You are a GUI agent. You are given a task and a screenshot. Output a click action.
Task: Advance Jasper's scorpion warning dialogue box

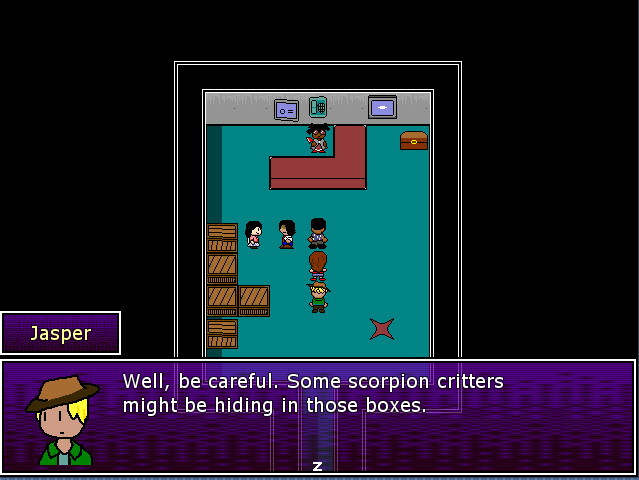[318, 466]
